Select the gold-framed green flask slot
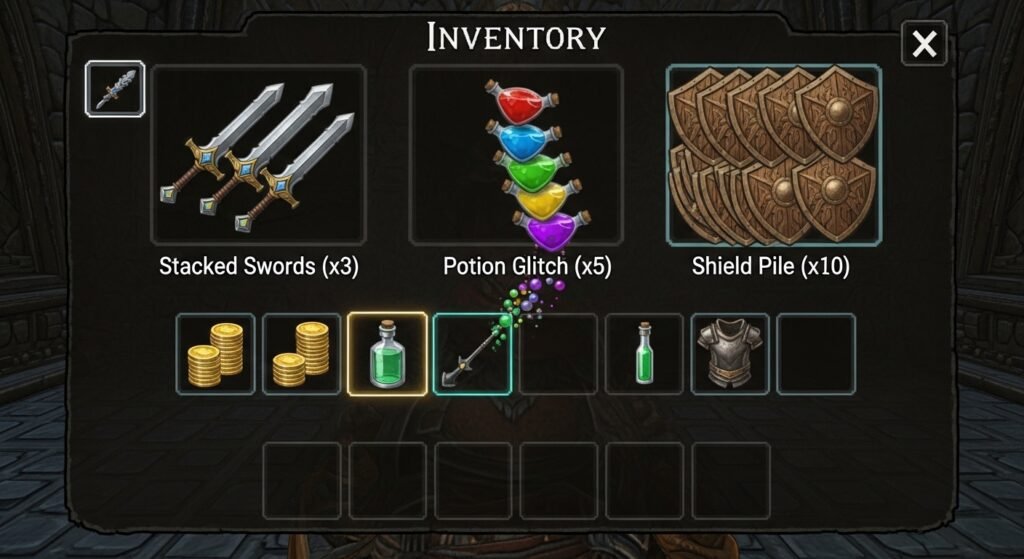 (x=387, y=354)
